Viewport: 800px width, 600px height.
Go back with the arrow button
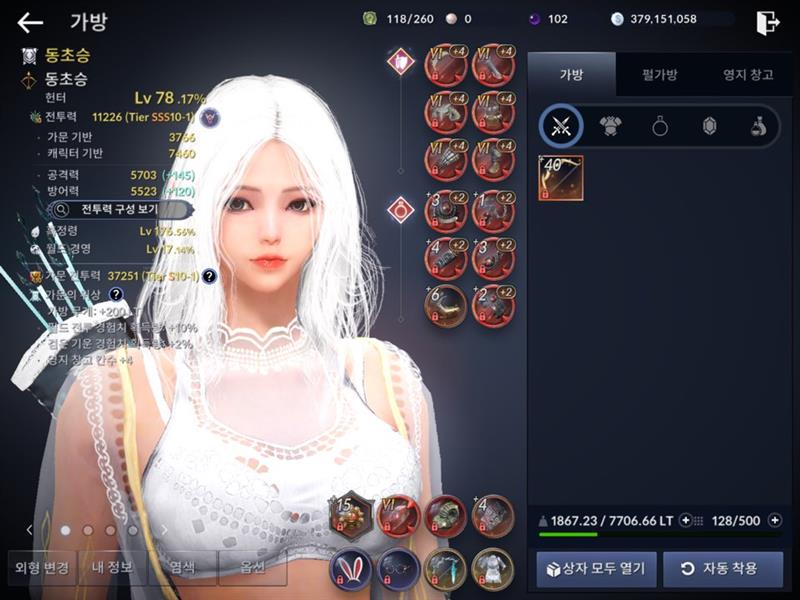[30, 22]
